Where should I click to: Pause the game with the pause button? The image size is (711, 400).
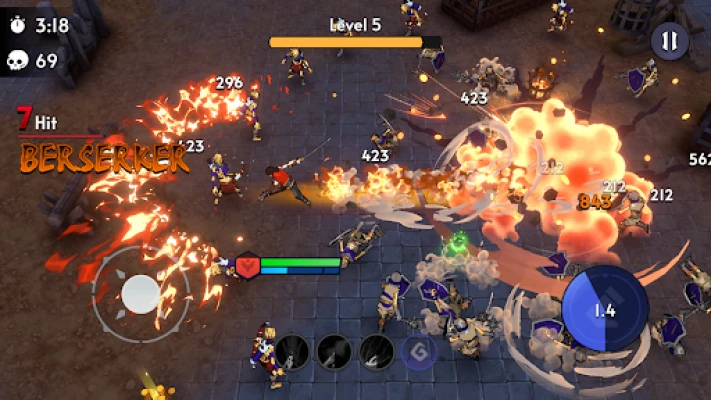(669, 41)
